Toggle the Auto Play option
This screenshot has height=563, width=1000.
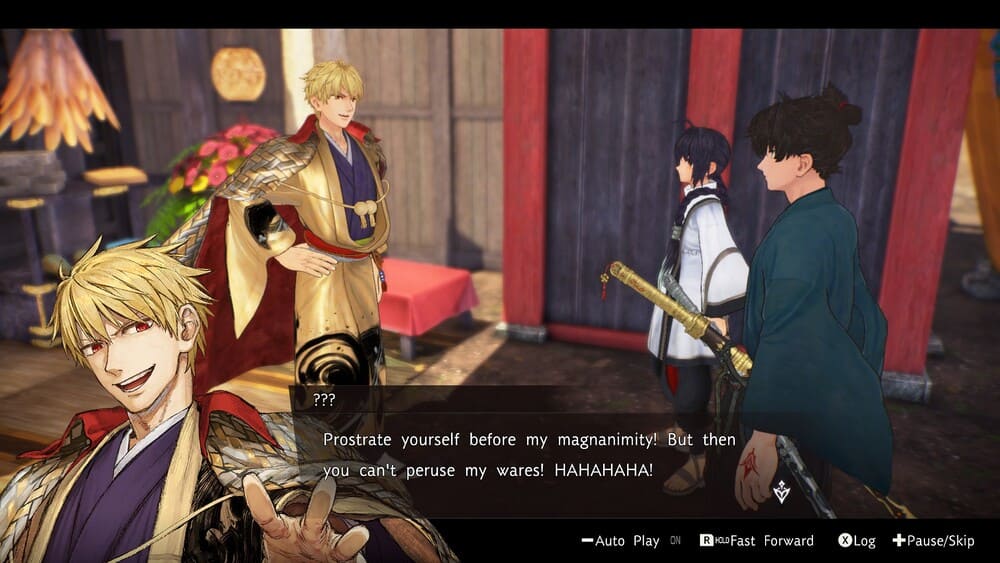click(621, 541)
